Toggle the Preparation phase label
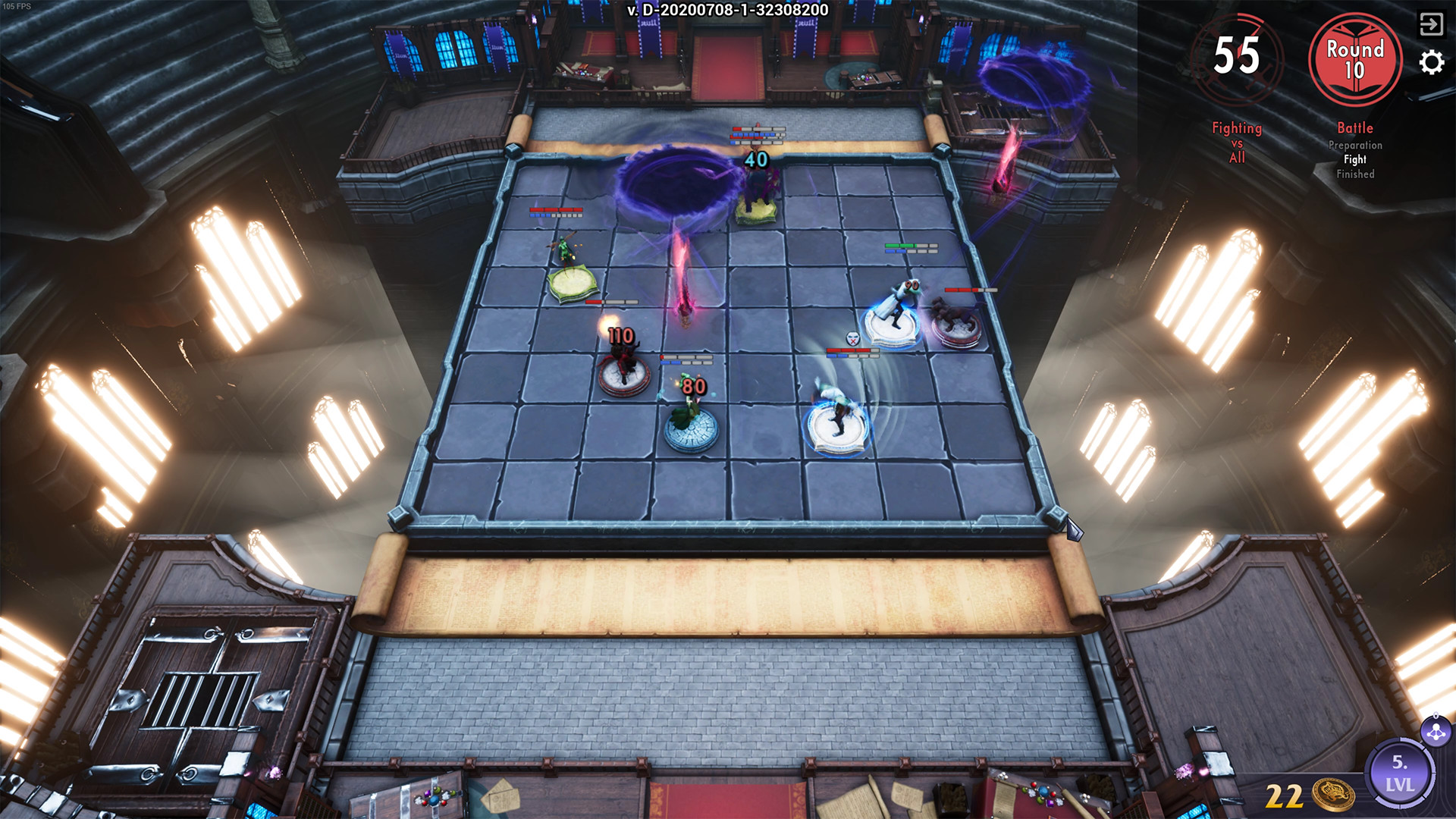Image resolution: width=1456 pixels, height=819 pixels. [x=1356, y=145]
